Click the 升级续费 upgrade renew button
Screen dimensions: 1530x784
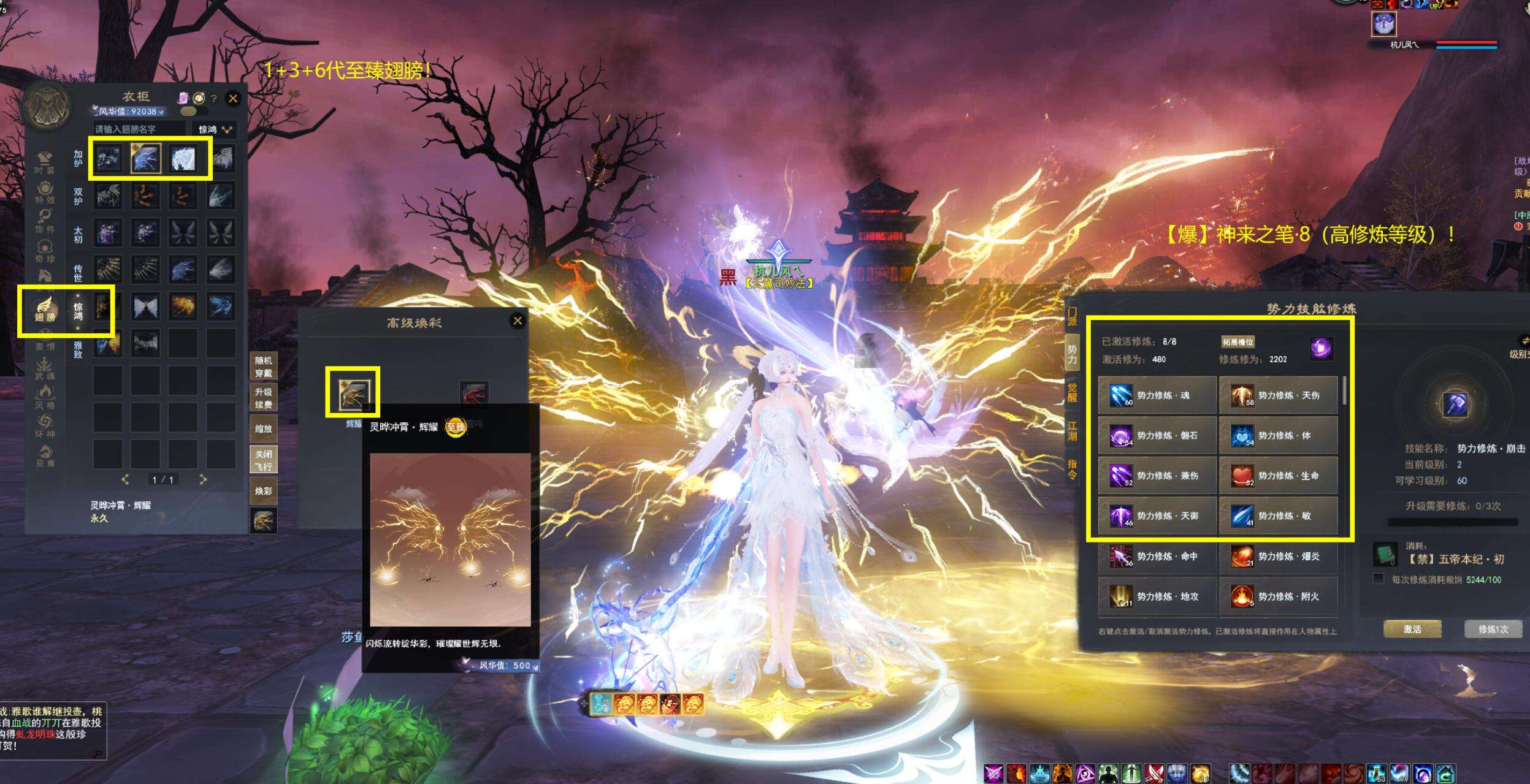(x=264, y=398)
